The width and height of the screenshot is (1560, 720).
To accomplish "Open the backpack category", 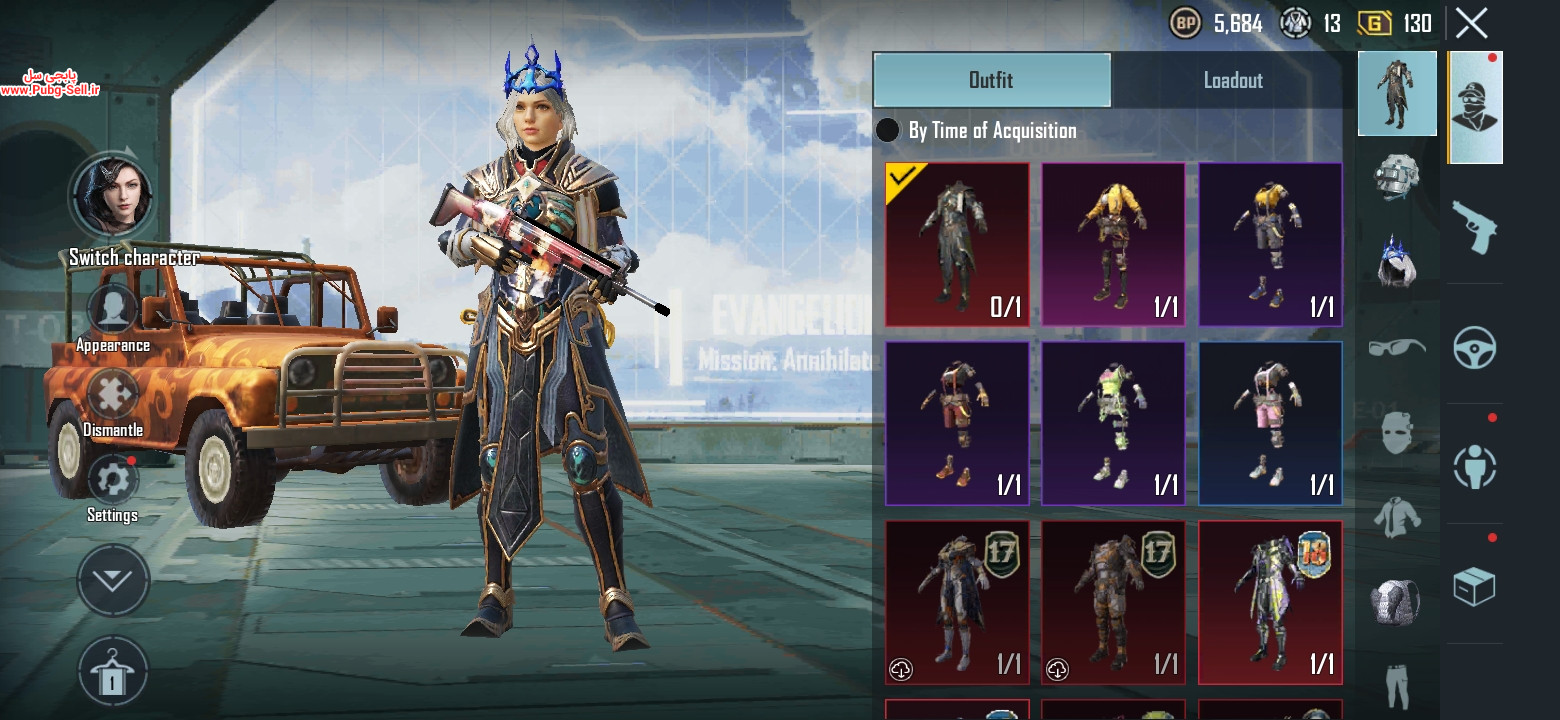I will [1397, 603].
